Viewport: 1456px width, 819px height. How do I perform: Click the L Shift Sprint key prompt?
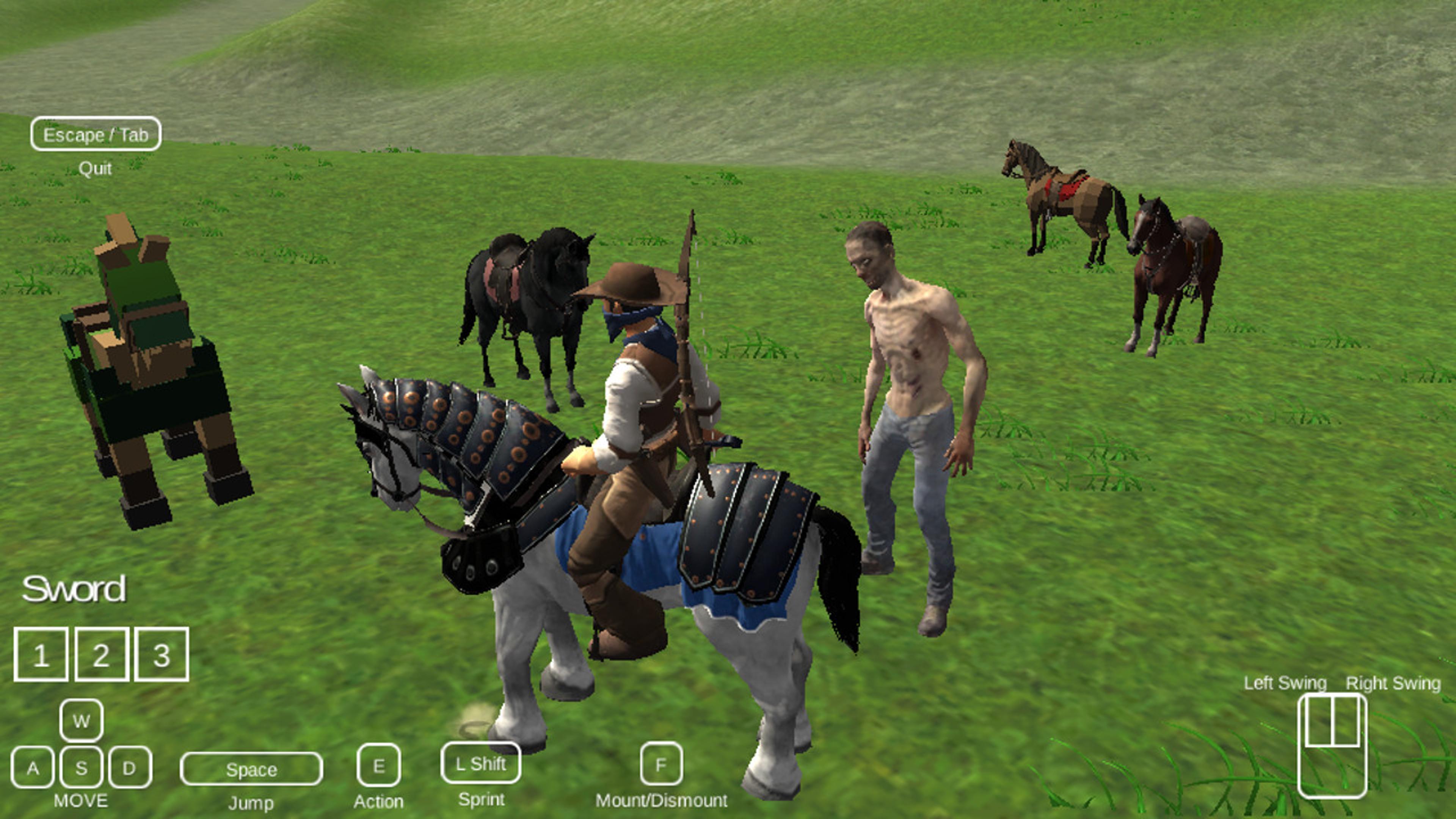coord(481,765)
